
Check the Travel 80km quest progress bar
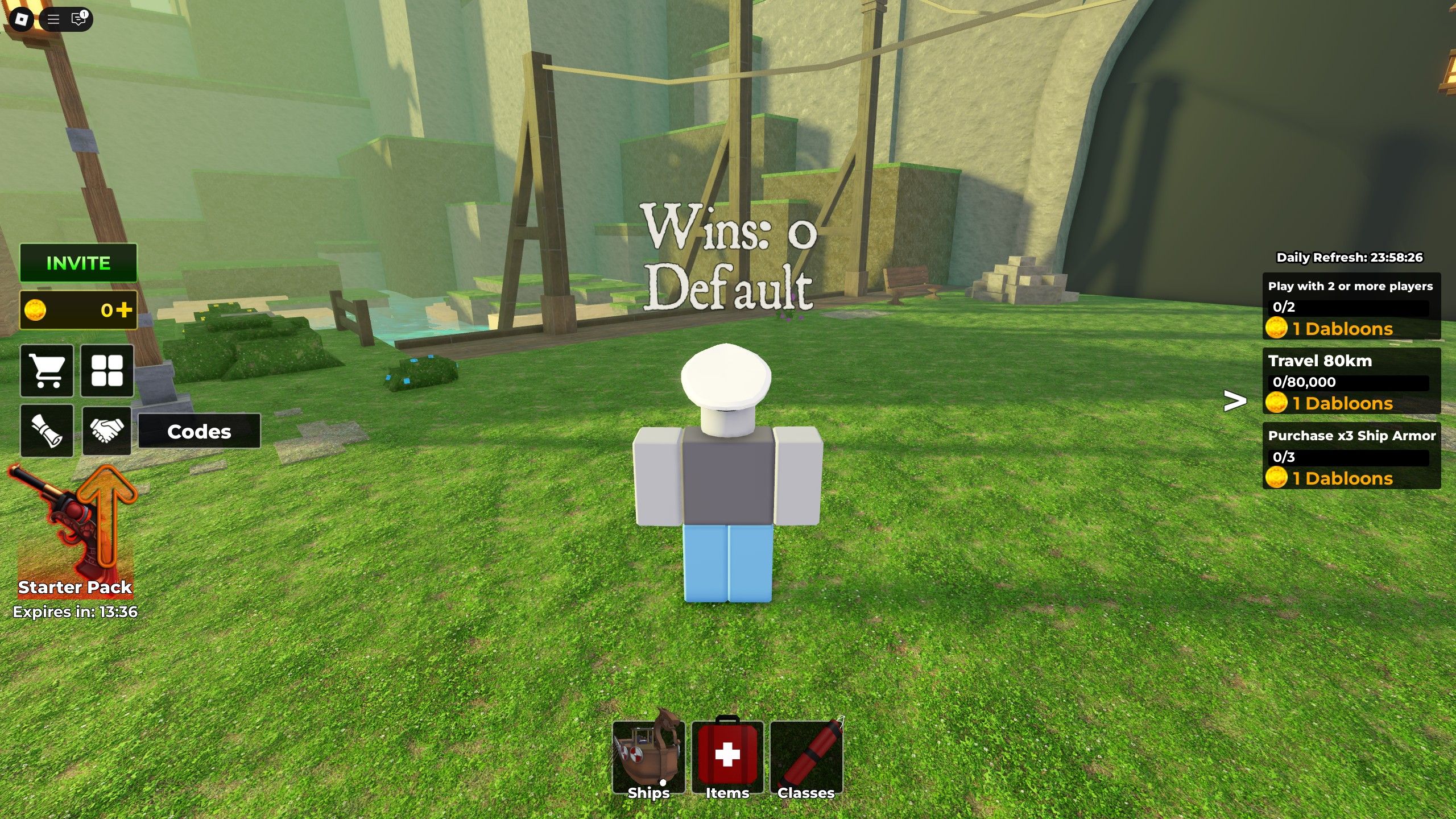pos(1350,382)
